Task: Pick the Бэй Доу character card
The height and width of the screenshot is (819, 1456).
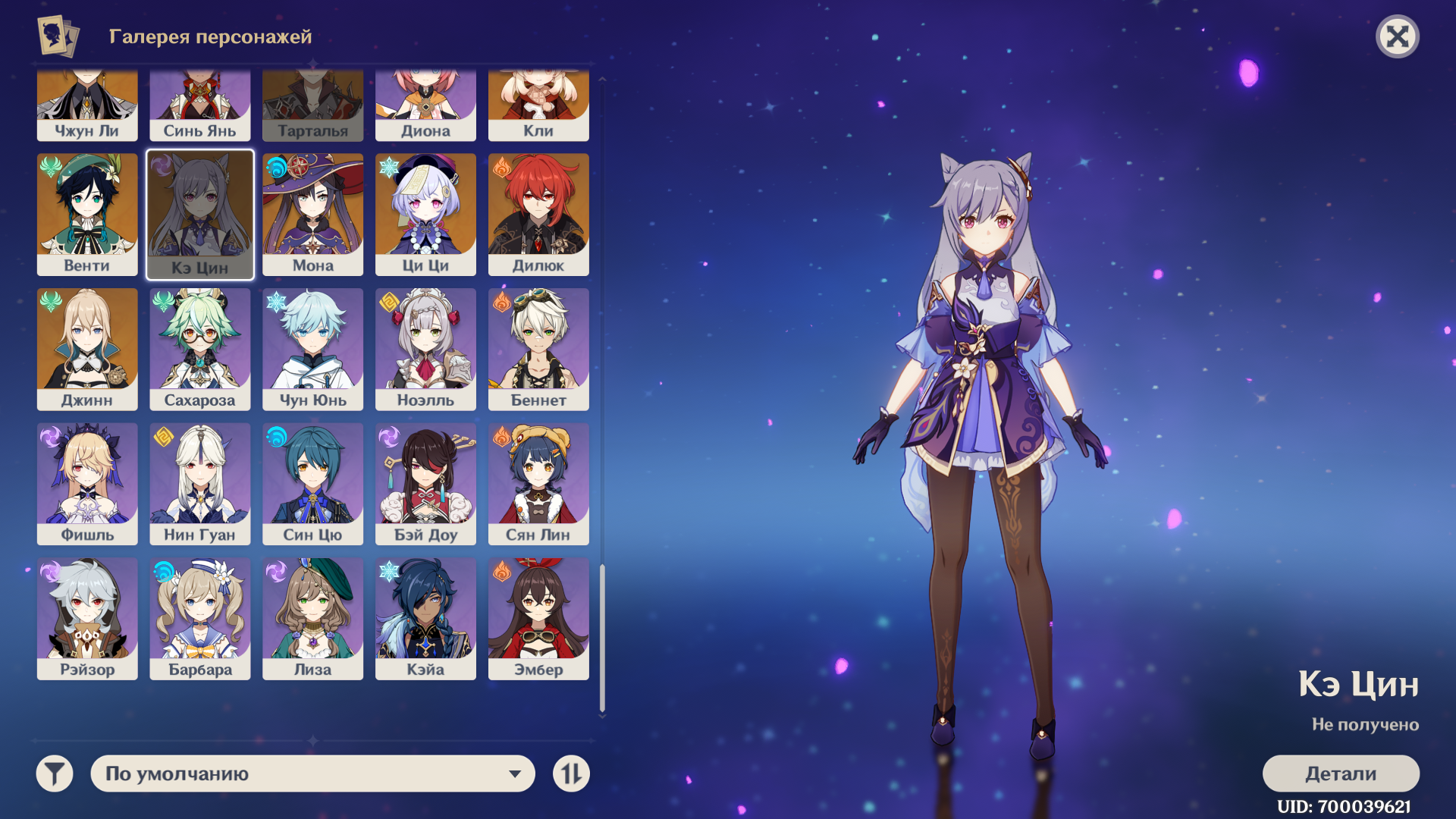Action: (x=425, y=484)
